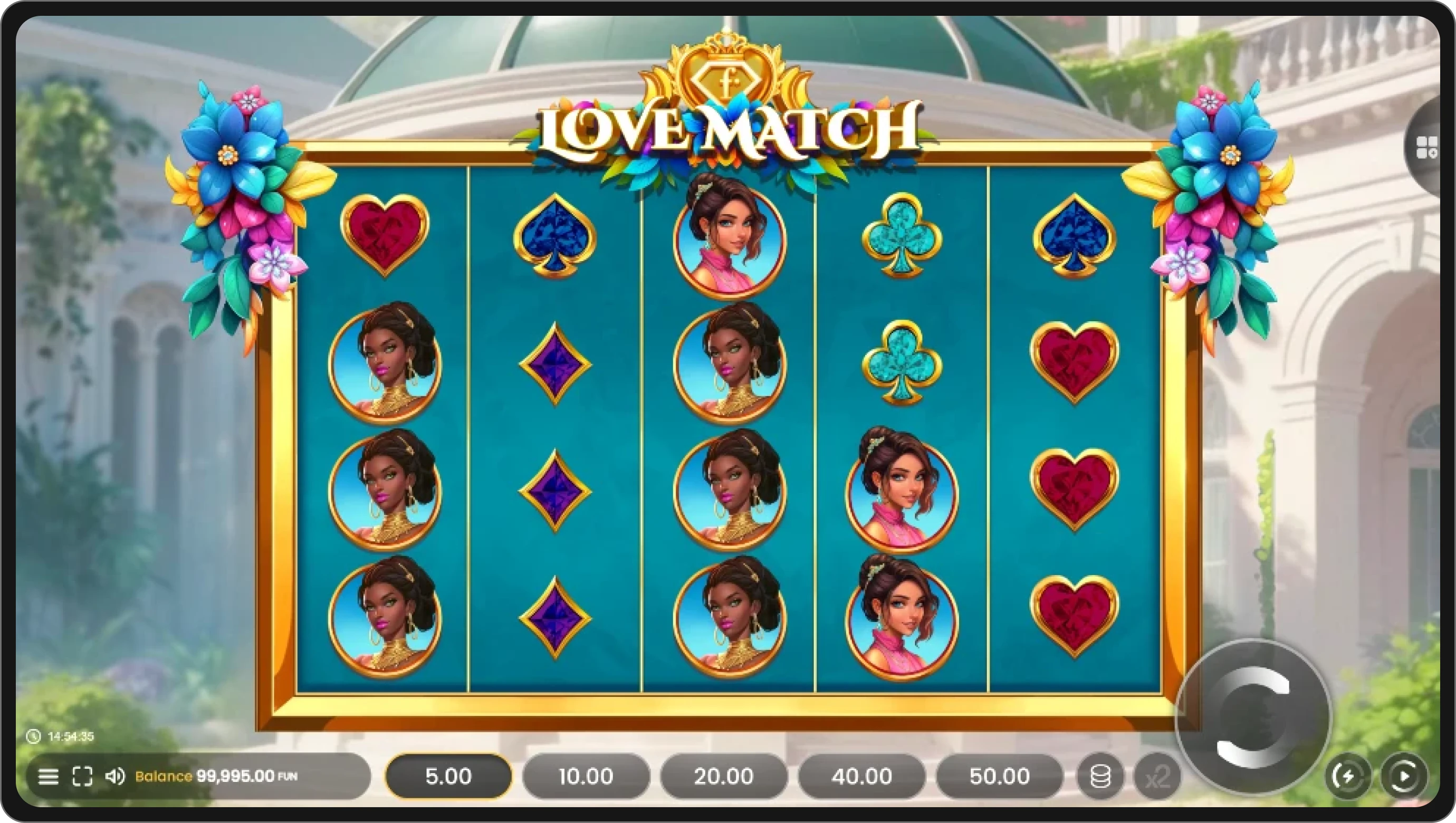Viewport: 1456px width, 823px height.
Task: Enter fullscreen mode
Action: [83, 776]
